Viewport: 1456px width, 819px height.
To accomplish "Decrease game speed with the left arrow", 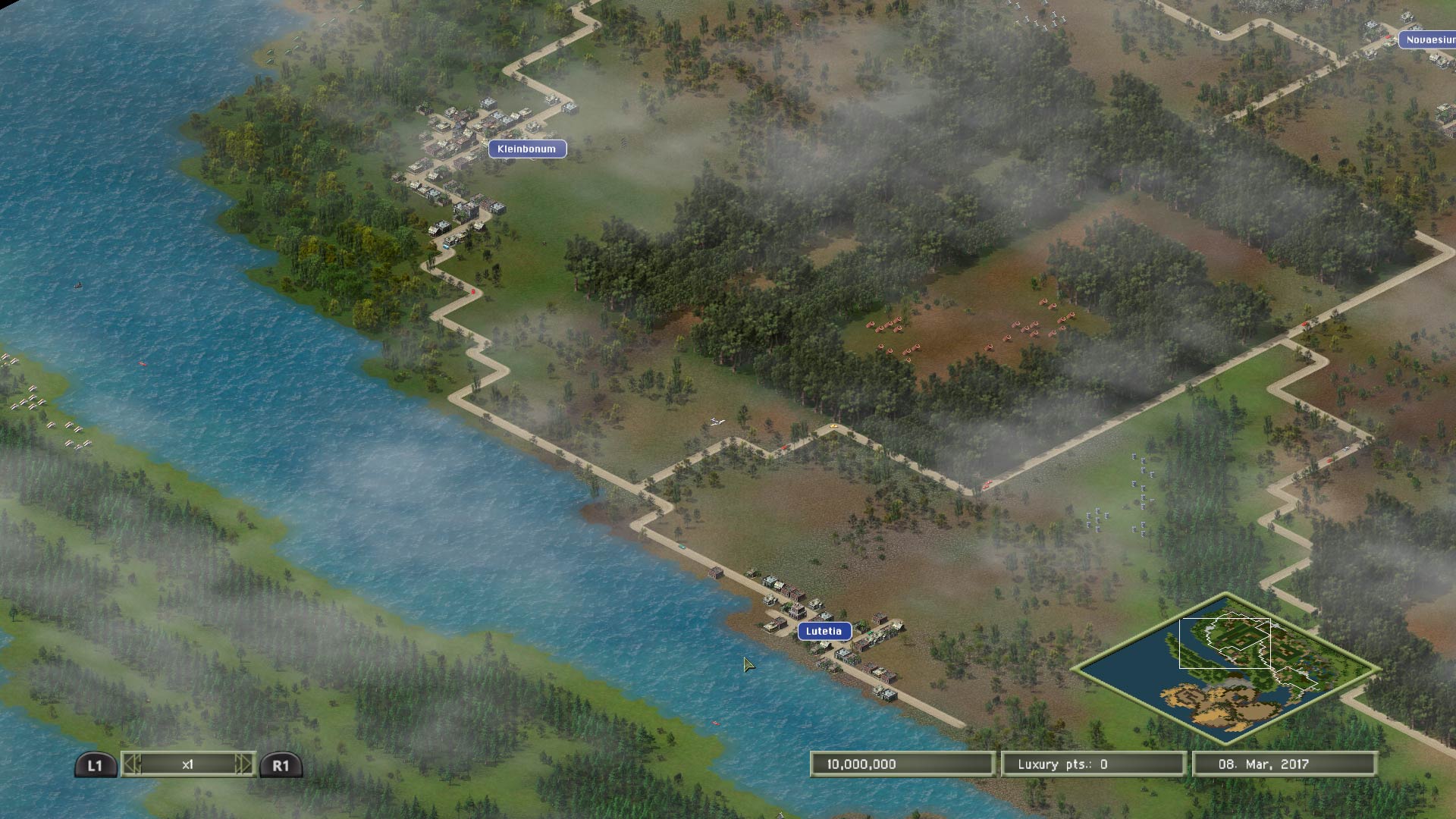I will [133, 764].
